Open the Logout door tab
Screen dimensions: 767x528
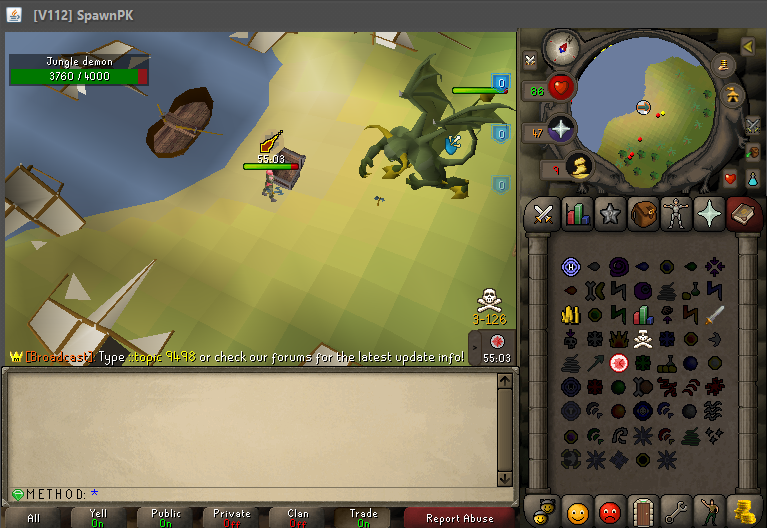tap(642, 512)
